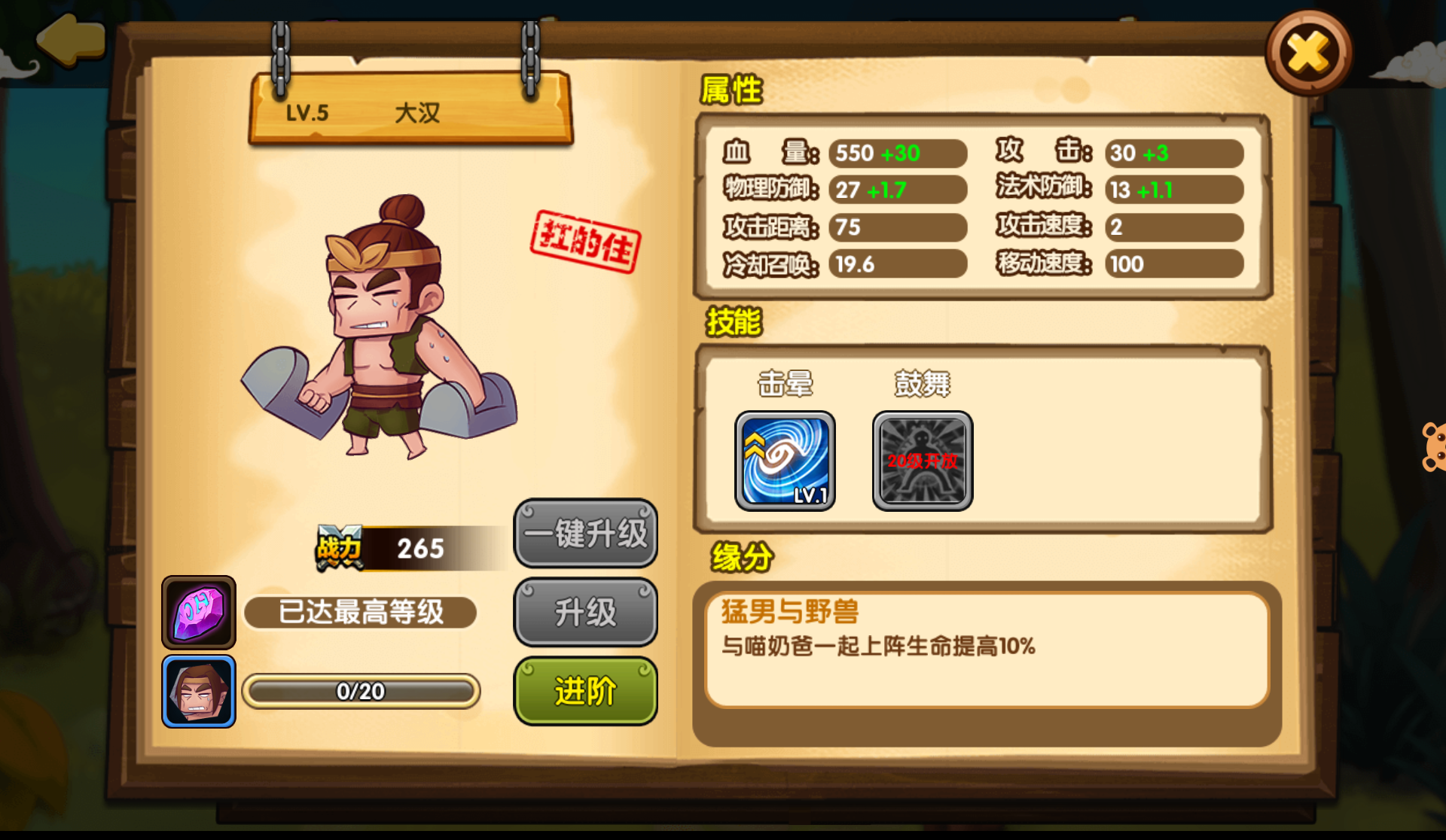The width and height of the screenshot is (1446, 840).
Task: Click the 0/20 shard progress bar
Action: coord(360,691)
